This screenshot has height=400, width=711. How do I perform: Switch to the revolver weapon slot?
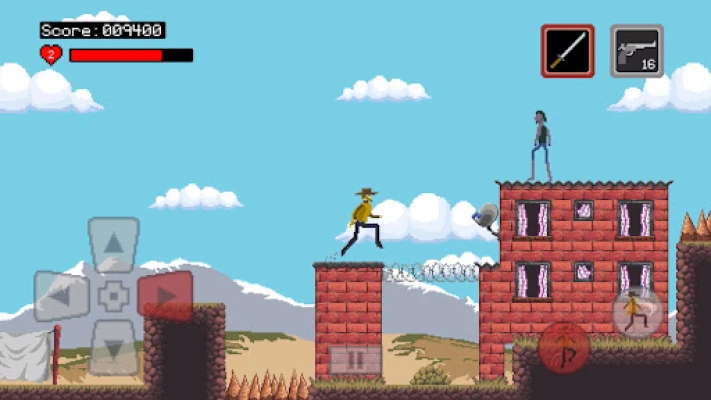pyautogui.click(x=637, y=51)
